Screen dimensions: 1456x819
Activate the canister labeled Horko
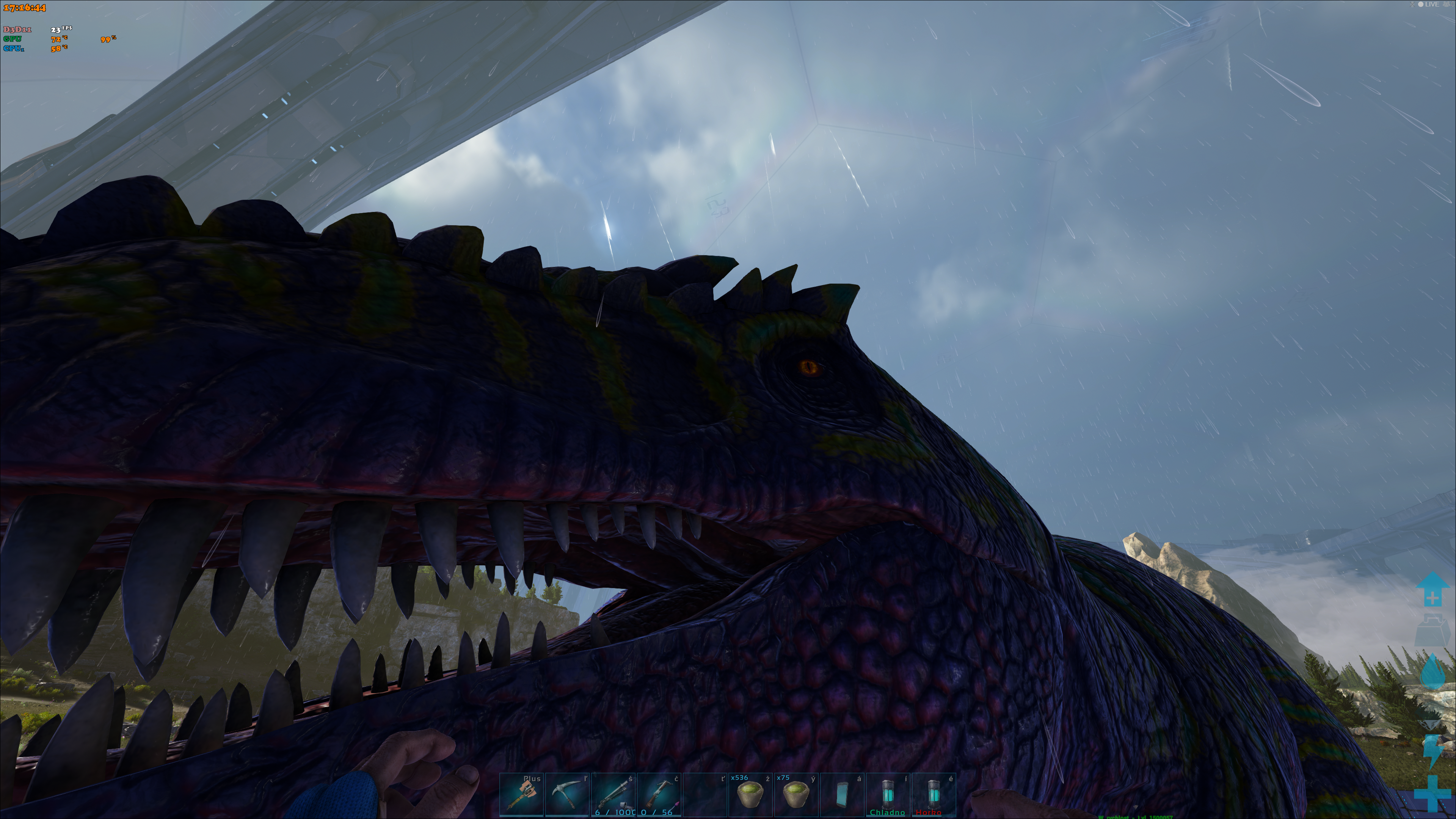coord(934,795)
